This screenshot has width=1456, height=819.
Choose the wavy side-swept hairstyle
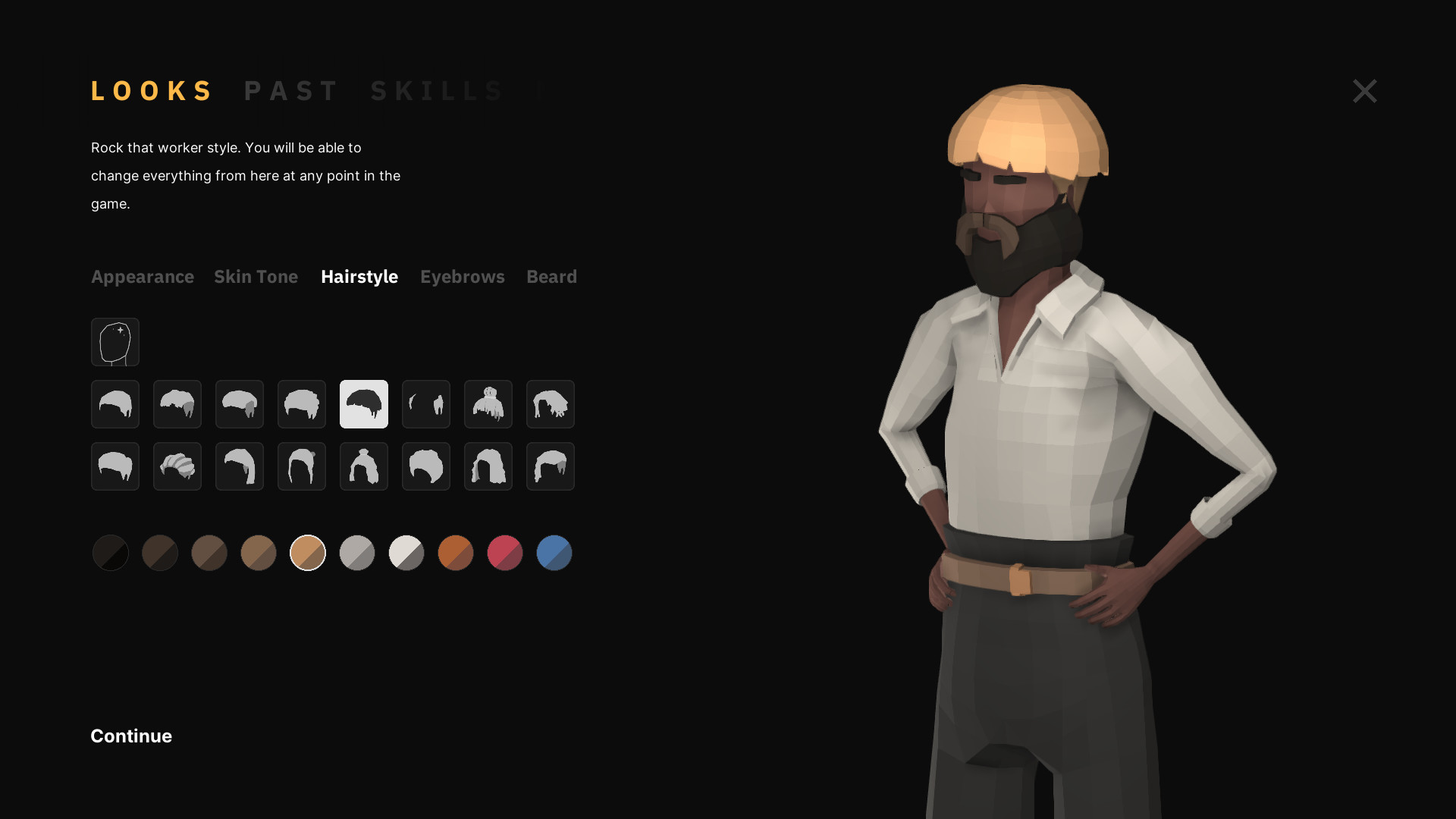tap(550, 466)
